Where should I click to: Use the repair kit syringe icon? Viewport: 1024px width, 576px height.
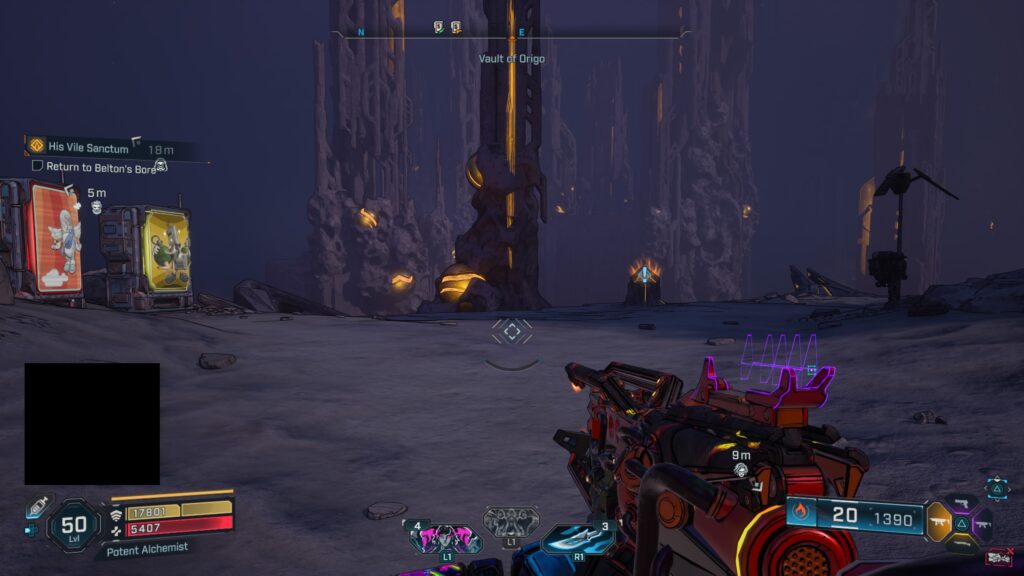(x=36, y=506)
